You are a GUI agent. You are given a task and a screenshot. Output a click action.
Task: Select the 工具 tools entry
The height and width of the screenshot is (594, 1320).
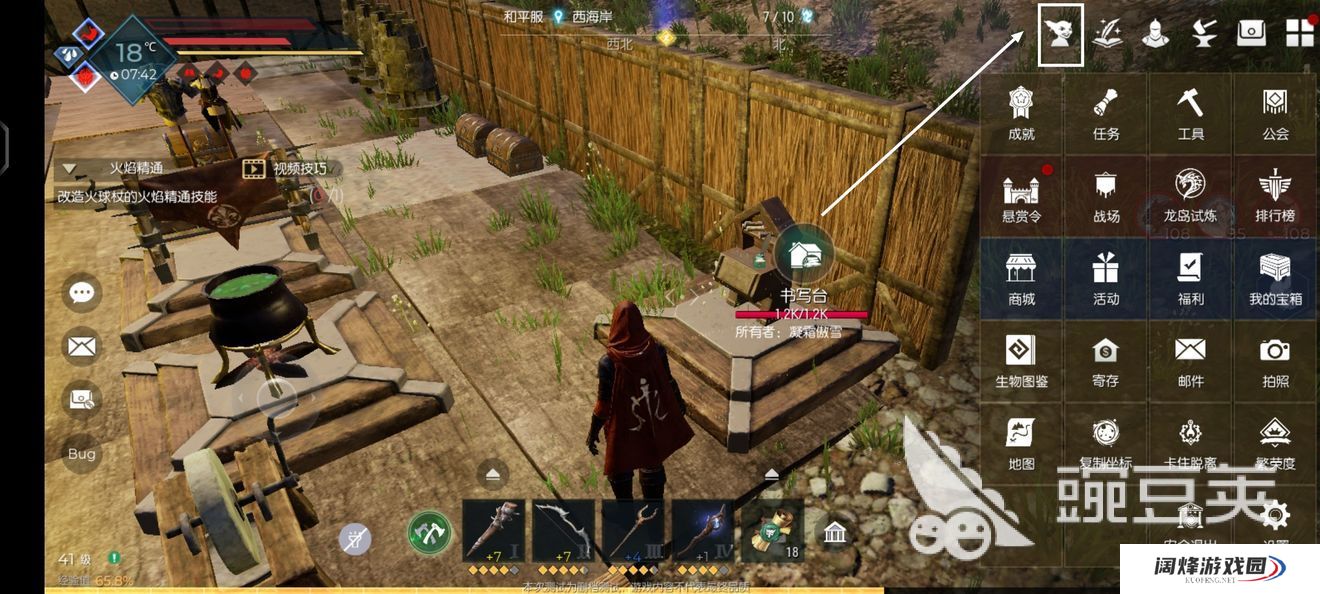click(1190, 113)
